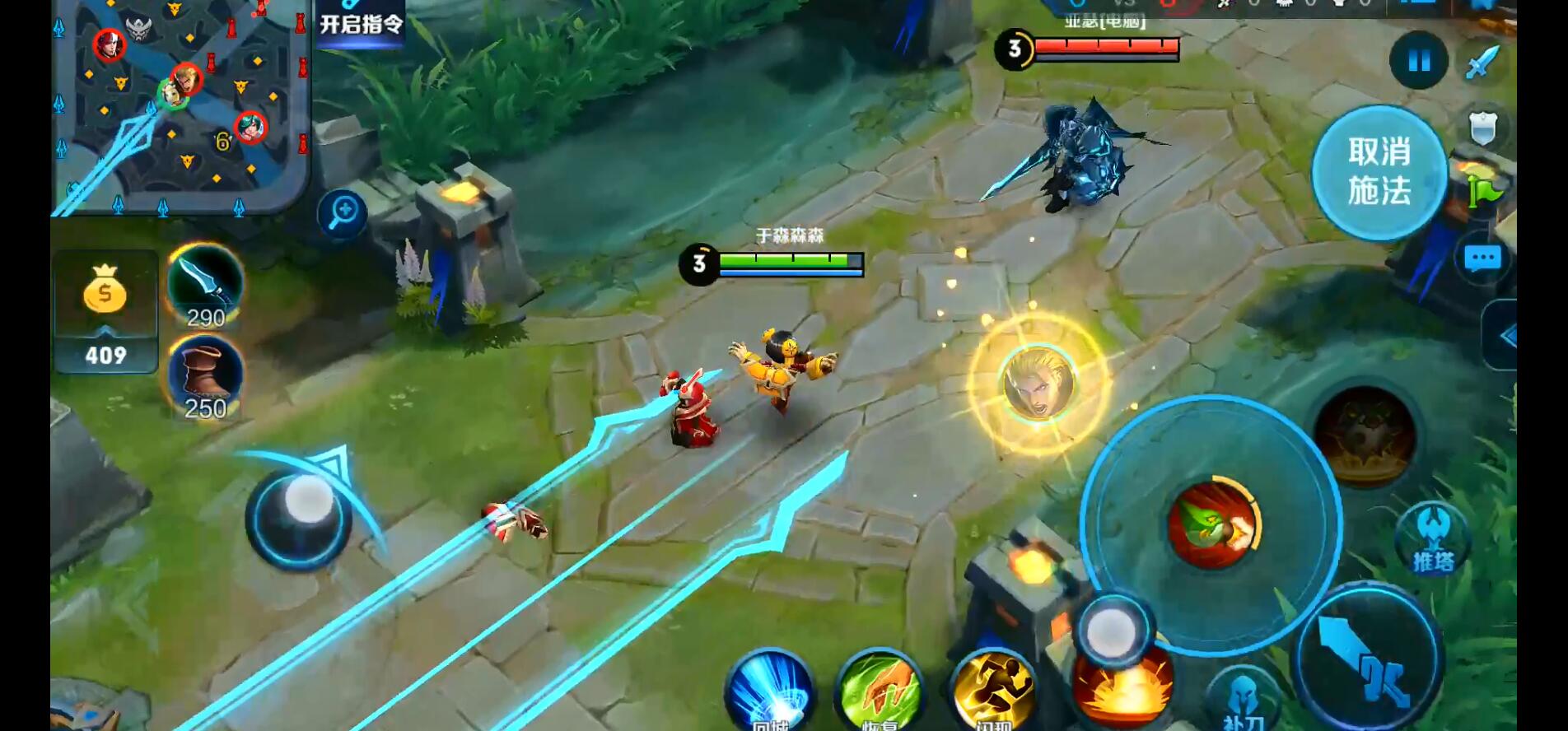Tap the large sword basic attack button
1568x731 pixels.
click(1367, 659)
